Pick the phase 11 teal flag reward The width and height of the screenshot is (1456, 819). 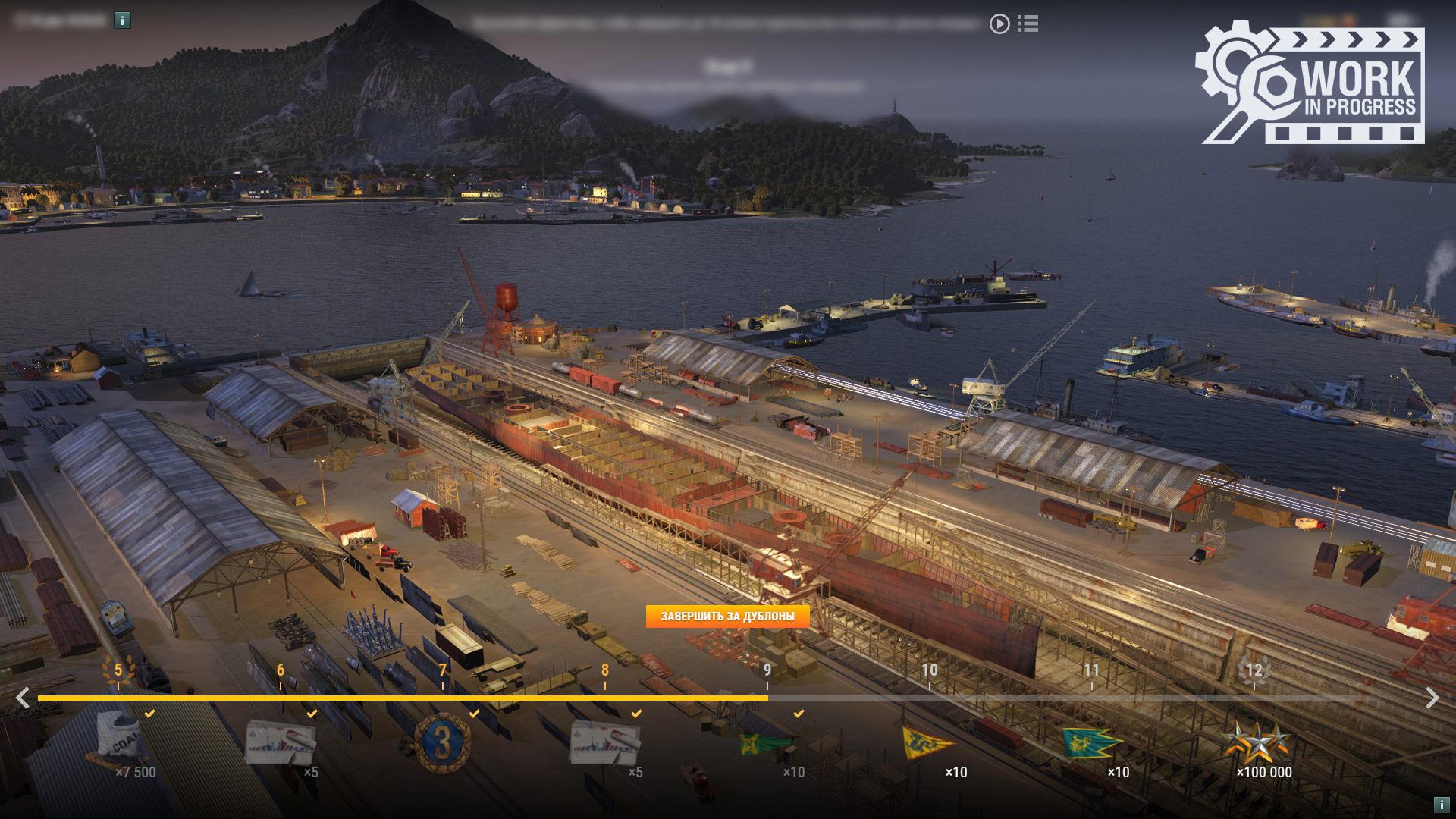pyautogui.click(x=1091, y=743)
